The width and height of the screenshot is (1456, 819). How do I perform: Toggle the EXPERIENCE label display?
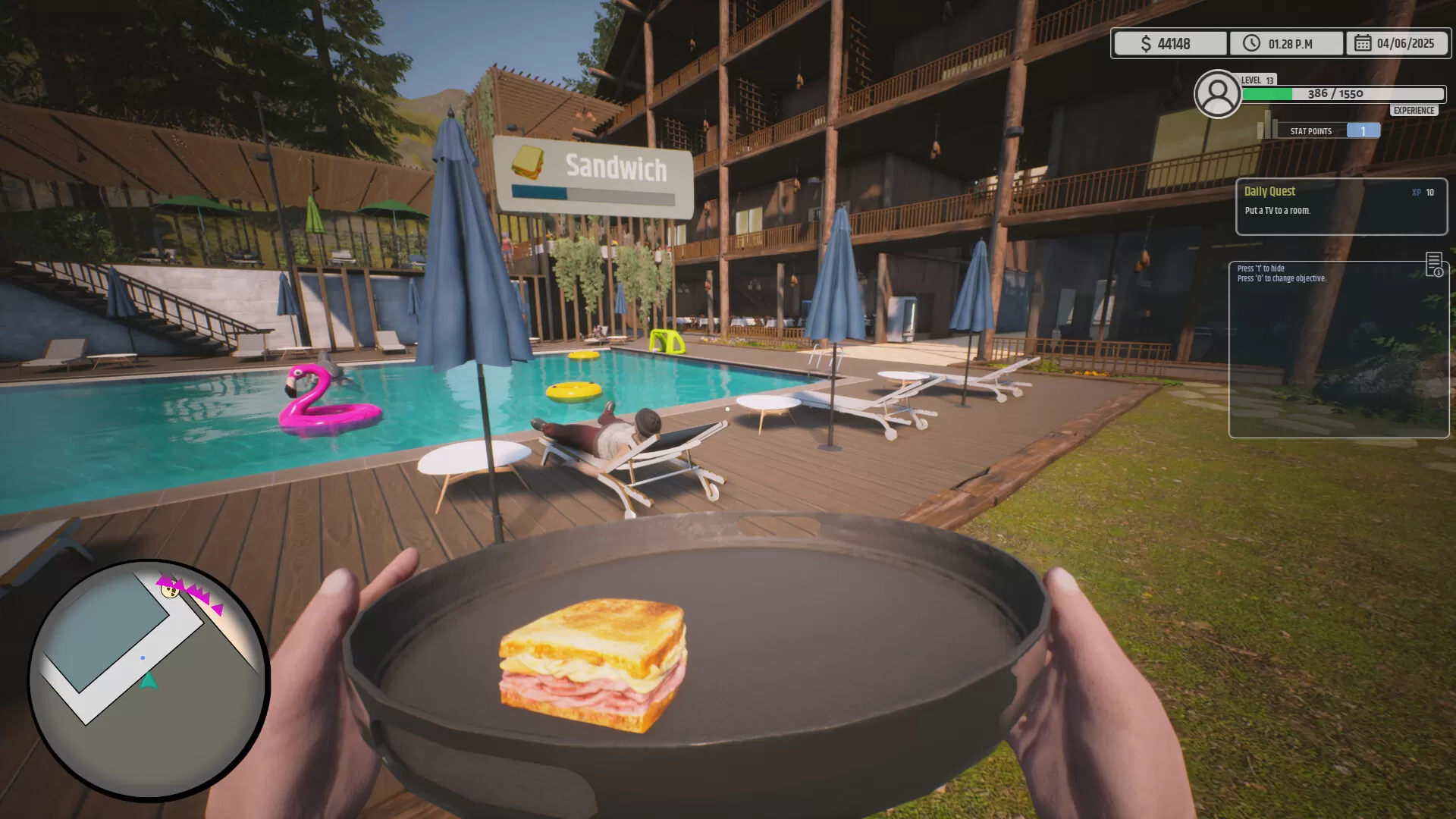[1412, 110]
